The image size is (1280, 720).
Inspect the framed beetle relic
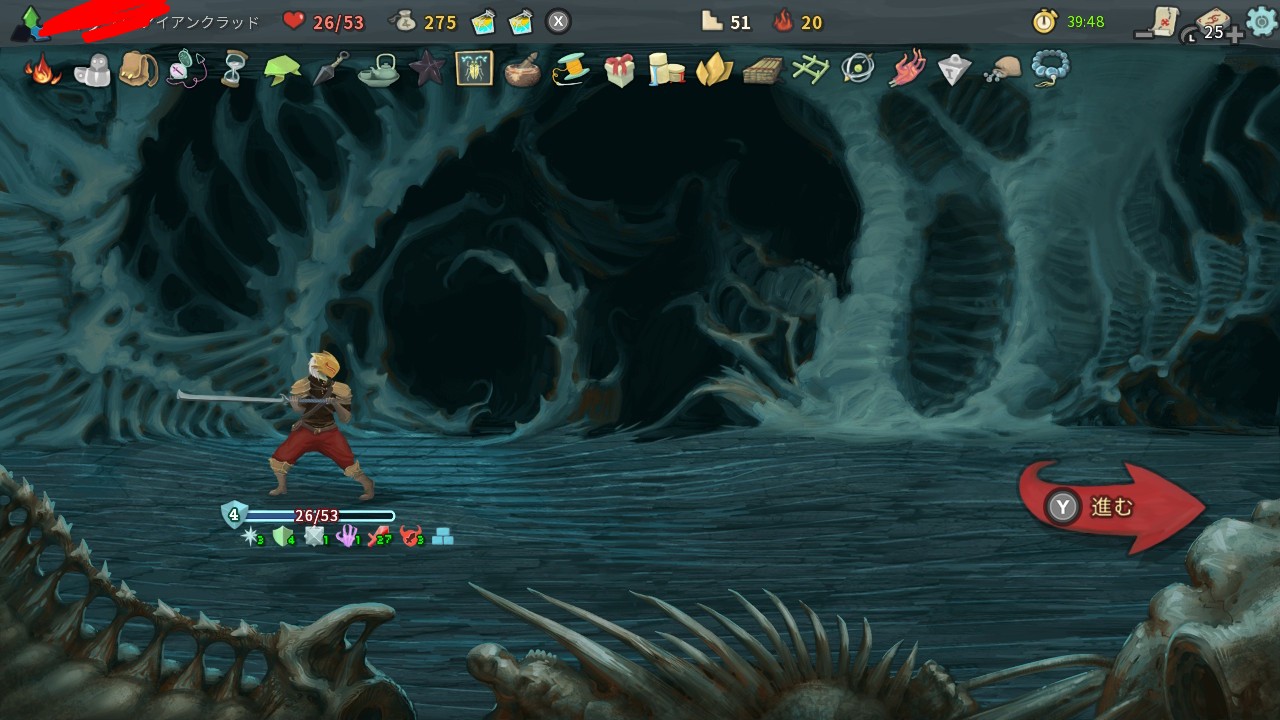[x=474, y=69]
